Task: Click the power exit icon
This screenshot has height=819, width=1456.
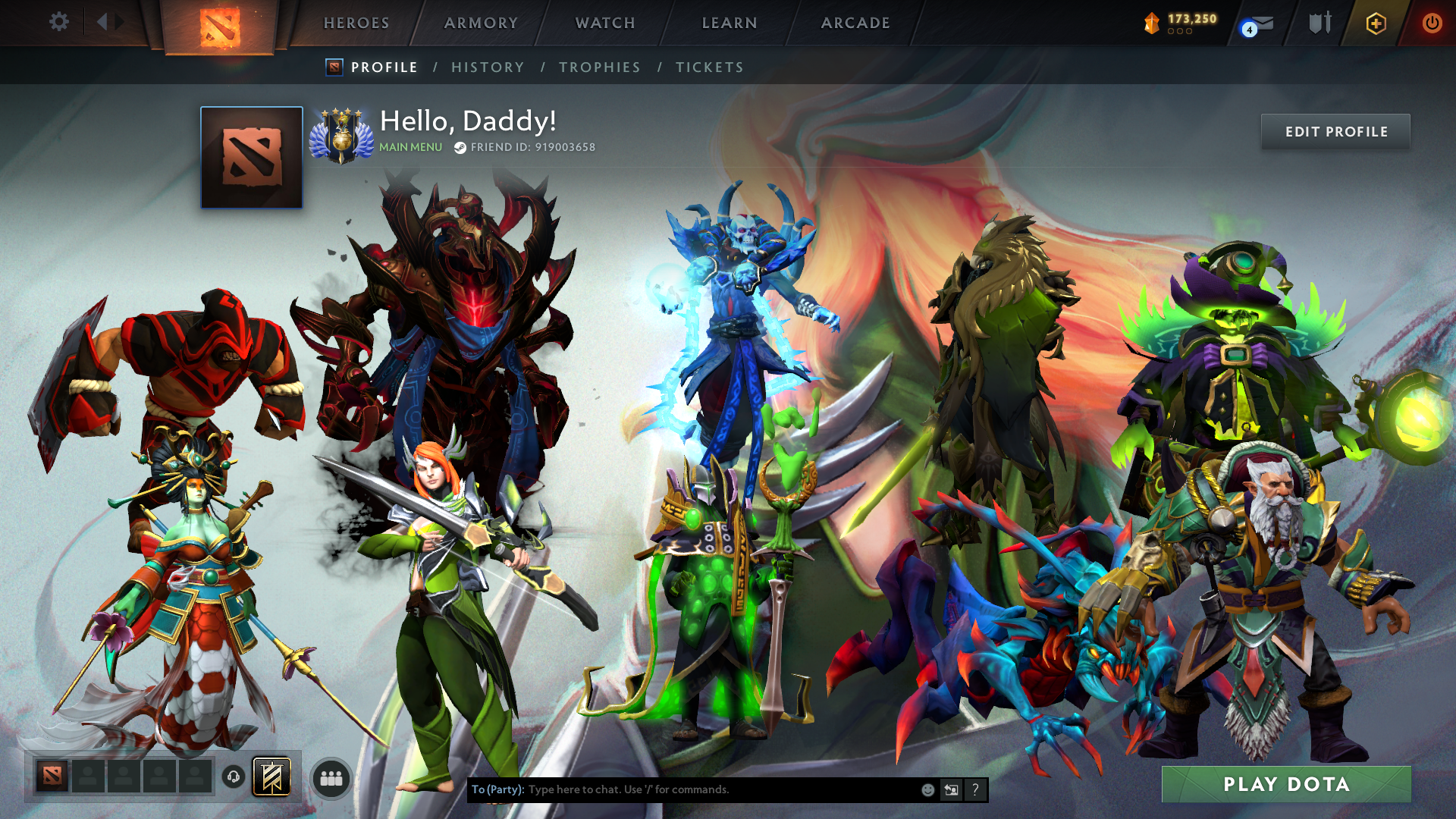Action: [1432, 22]
